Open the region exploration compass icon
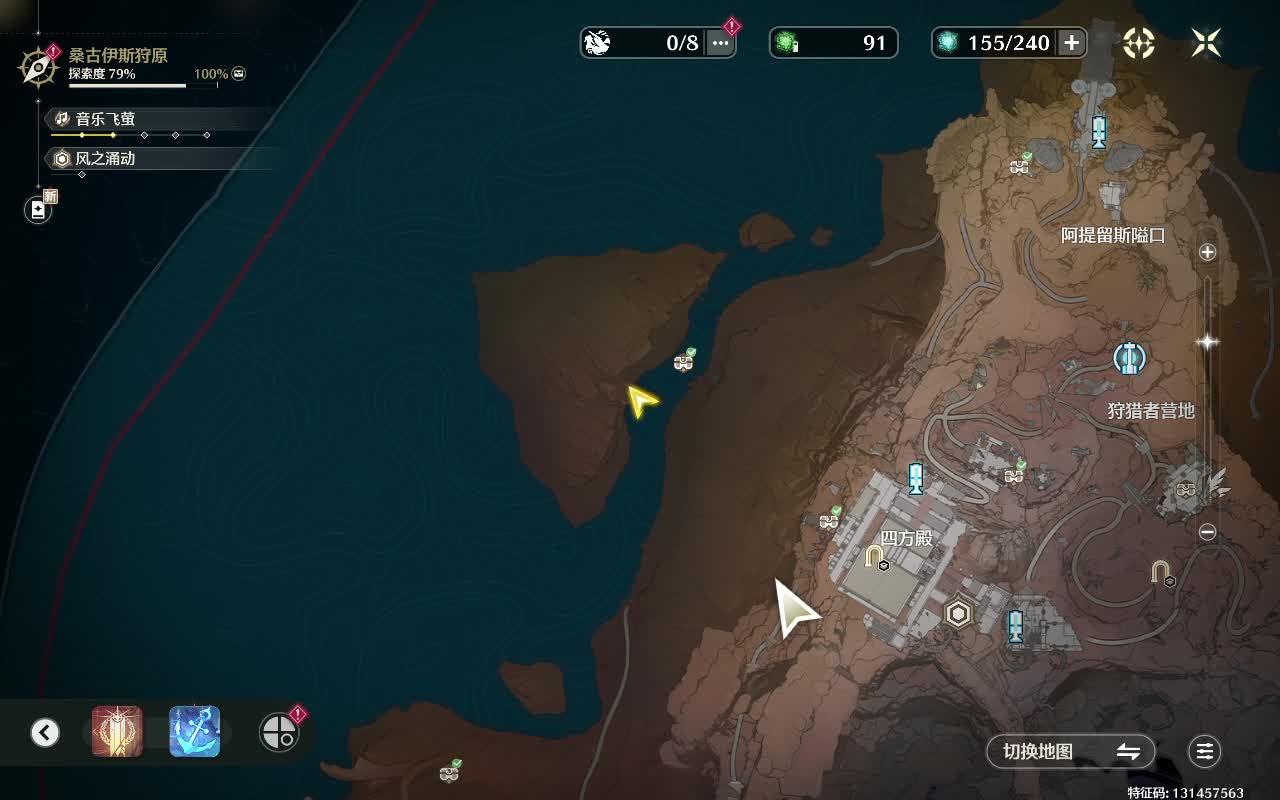This screenshot has height=800, width=1280. [x=38, y=67]
